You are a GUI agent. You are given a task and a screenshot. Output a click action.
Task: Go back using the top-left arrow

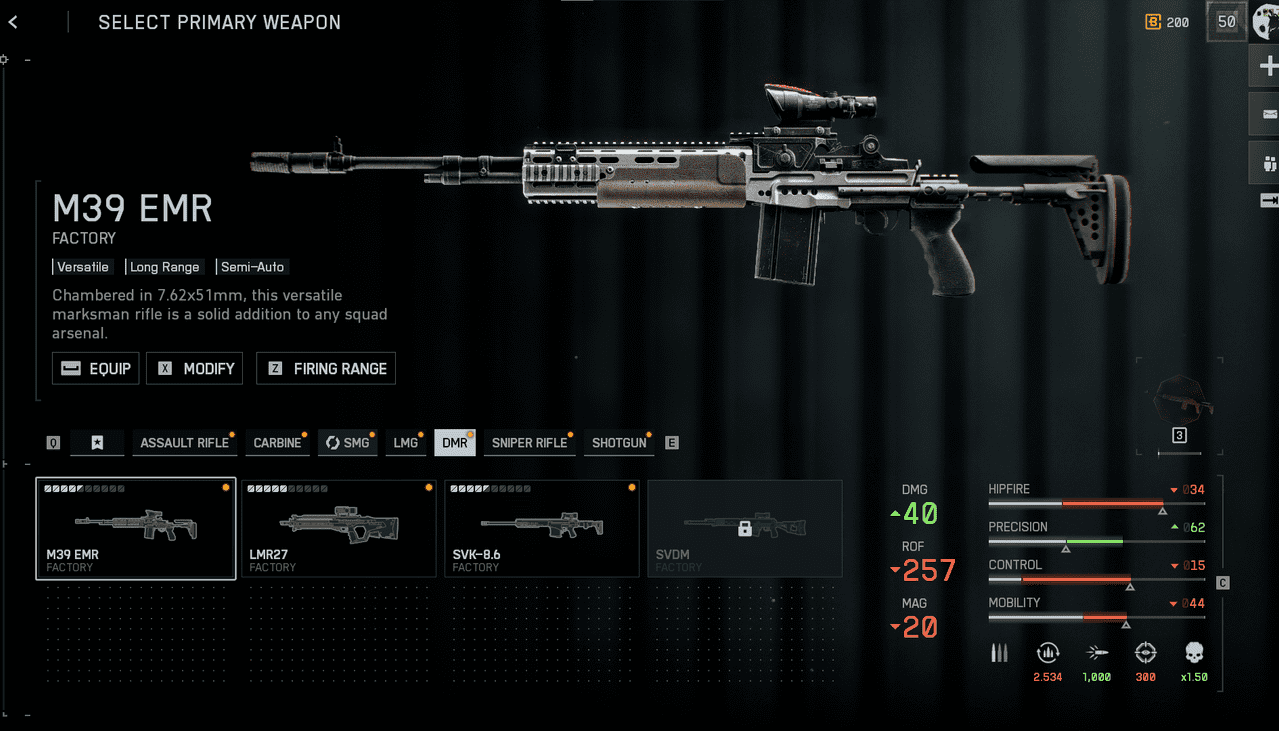pos(13,22)
